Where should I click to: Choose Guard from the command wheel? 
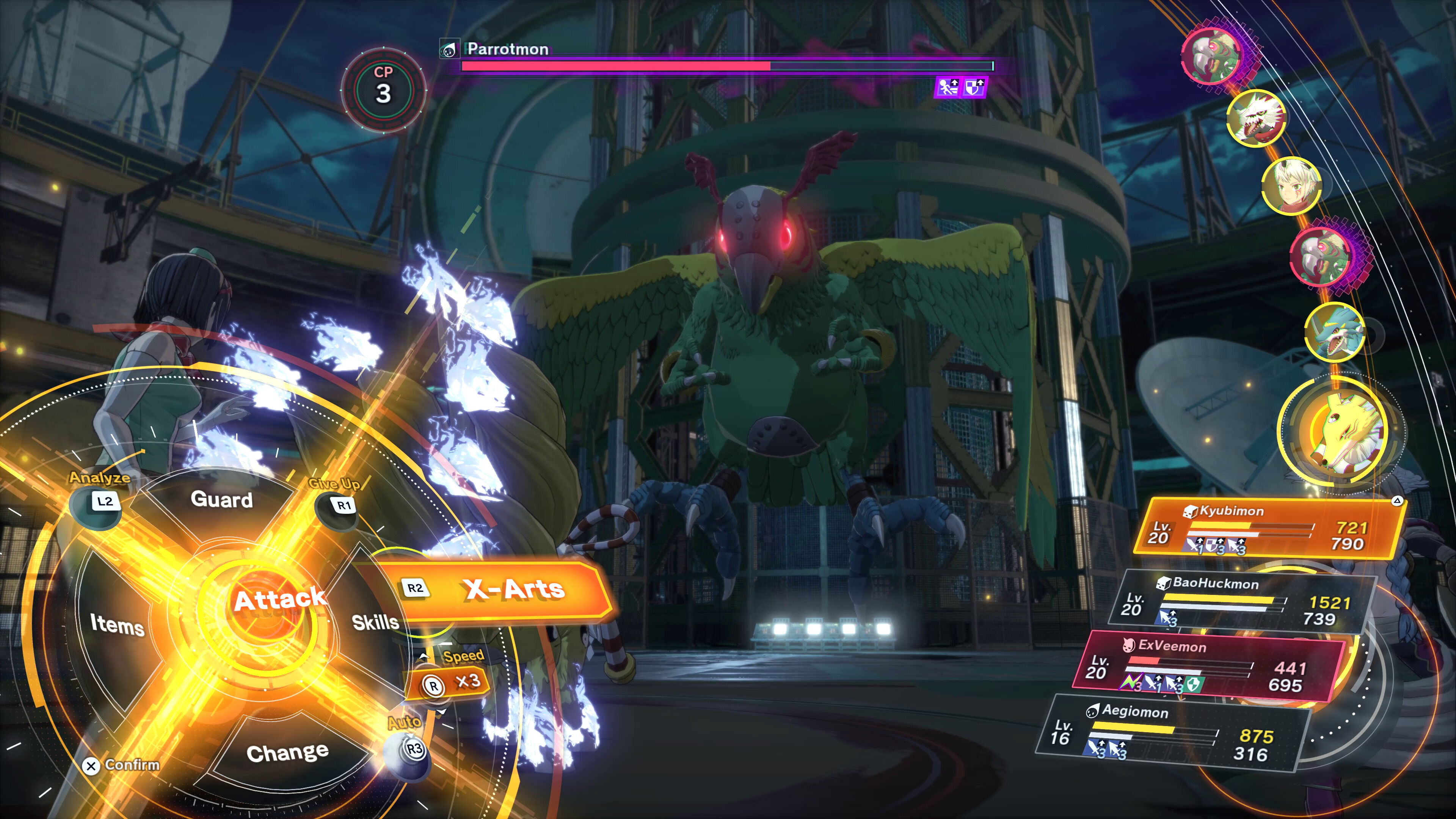point(221,500)
